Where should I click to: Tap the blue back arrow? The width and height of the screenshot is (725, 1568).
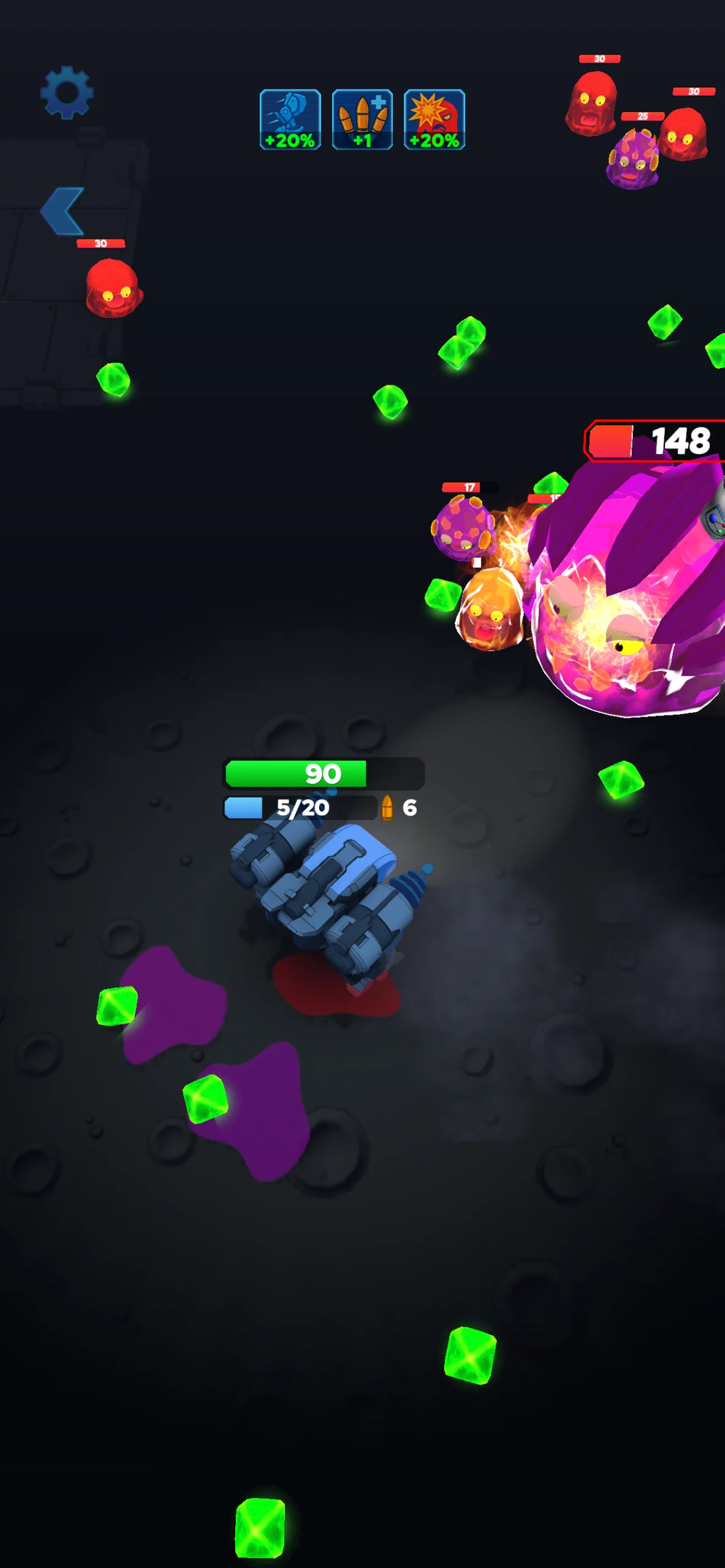tap(63, 211)
